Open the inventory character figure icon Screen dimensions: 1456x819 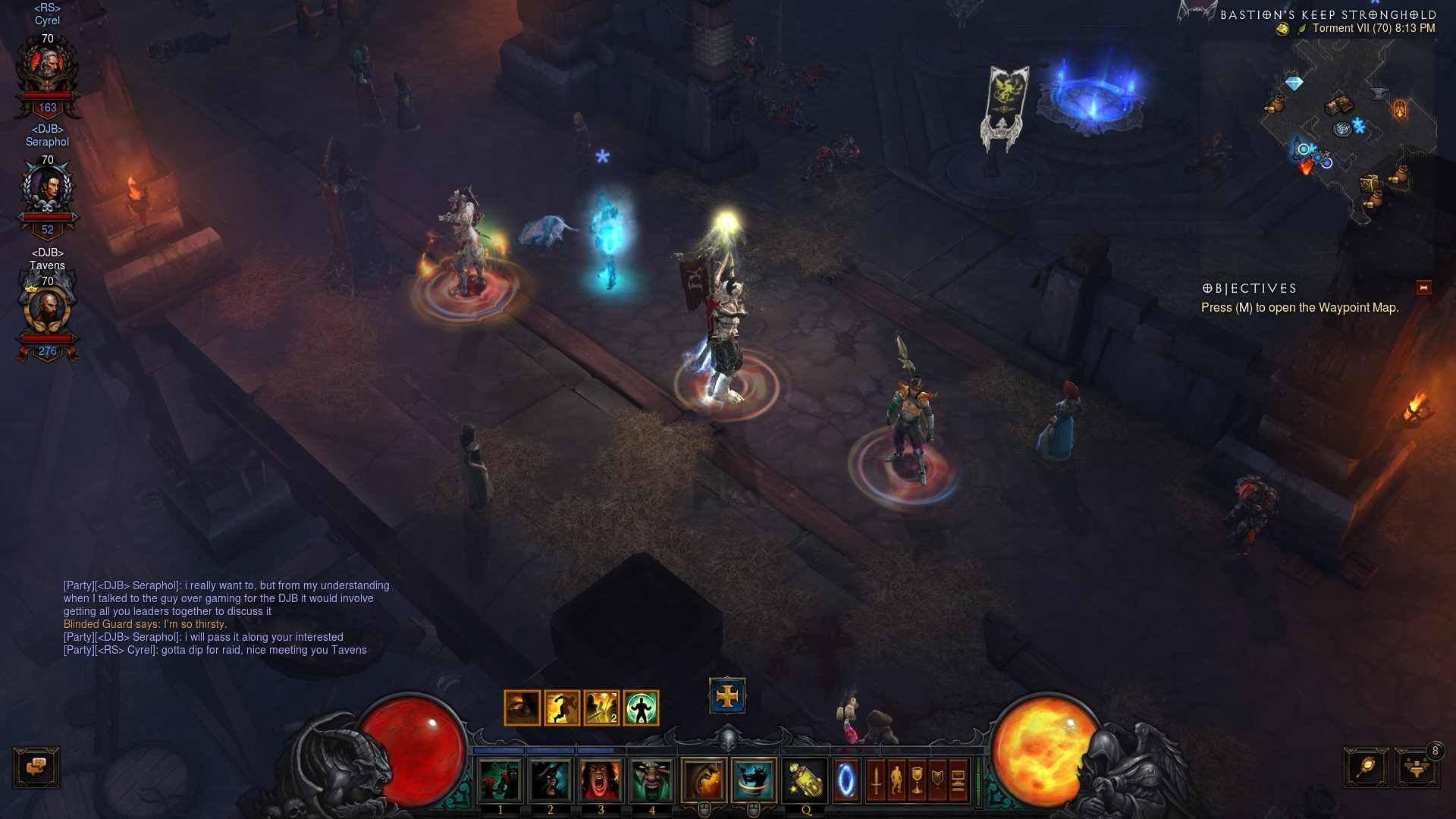tap(896, 780)
